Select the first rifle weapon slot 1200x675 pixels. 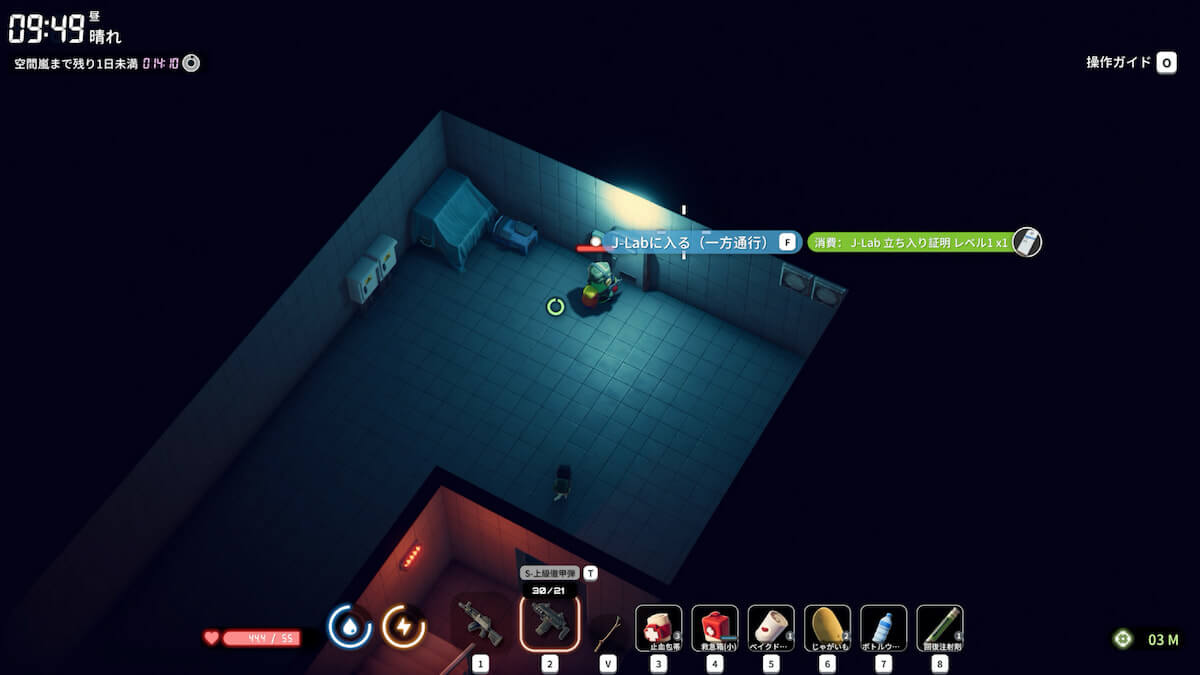480,627
